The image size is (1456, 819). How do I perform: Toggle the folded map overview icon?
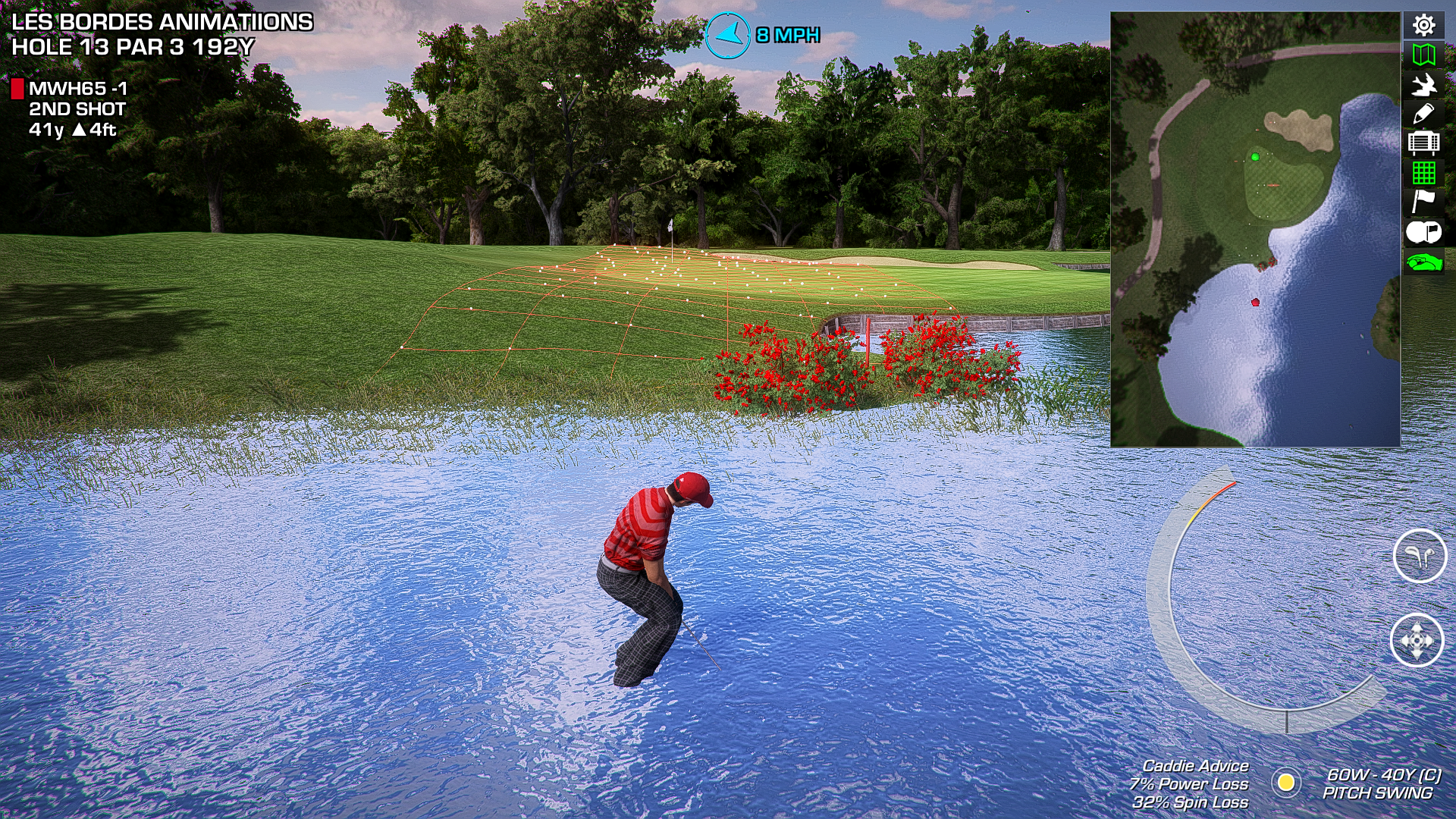pyautogui.click(x=1423, y=55)
